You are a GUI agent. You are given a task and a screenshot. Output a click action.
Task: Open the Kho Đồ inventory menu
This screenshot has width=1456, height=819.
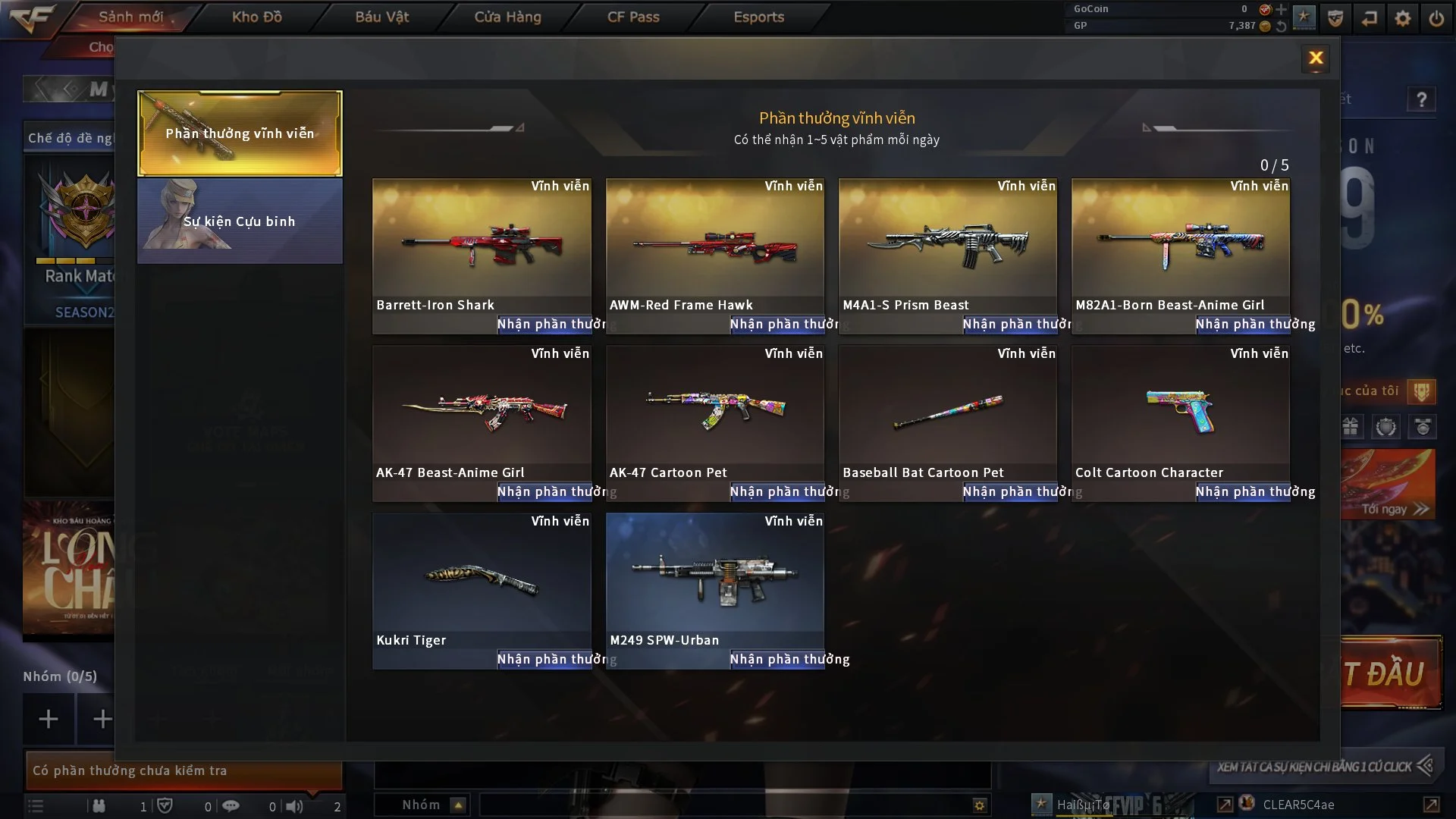point(256,17)
